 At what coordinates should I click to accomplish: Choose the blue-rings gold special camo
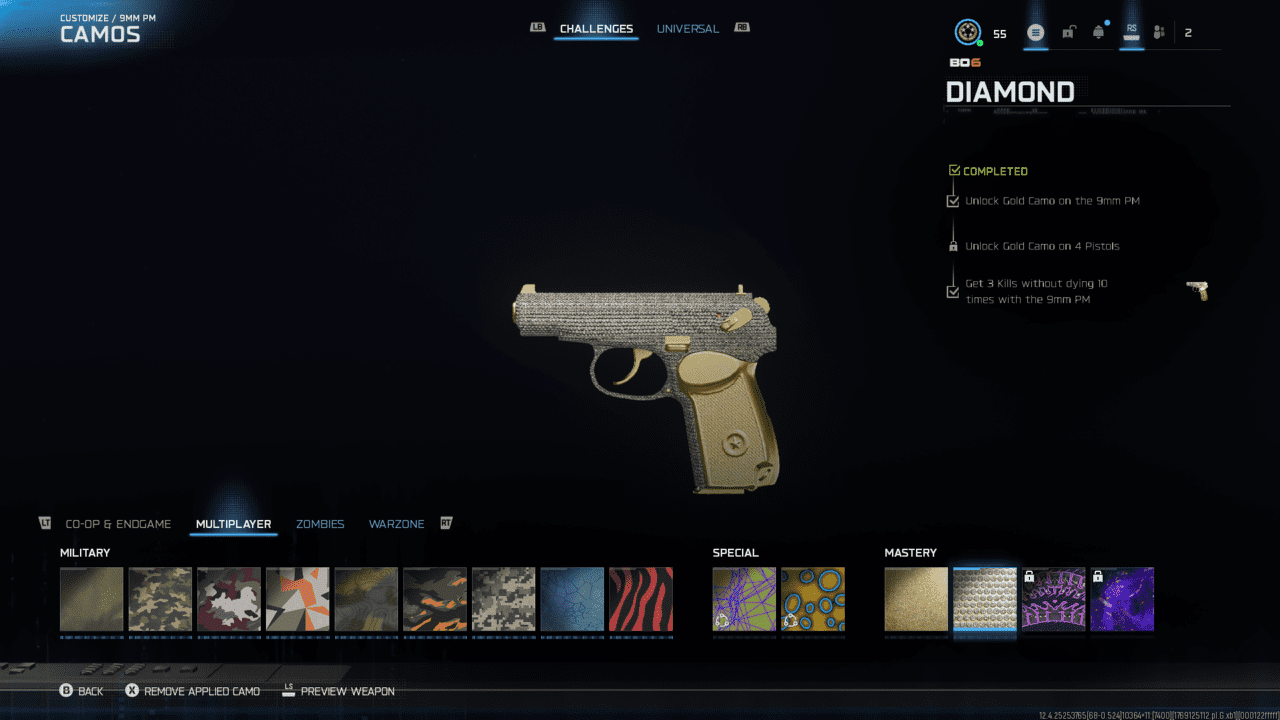pyautogui.click(x=813, y=600)
